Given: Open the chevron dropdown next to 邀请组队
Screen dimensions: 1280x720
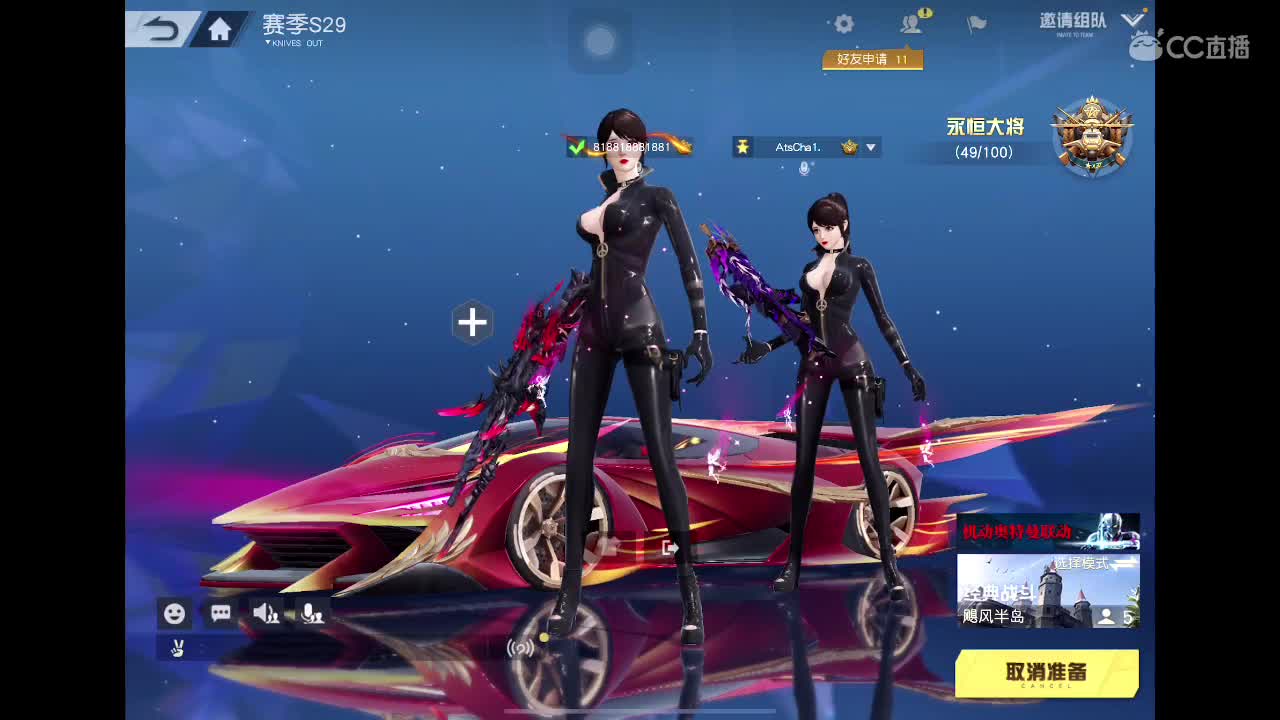Looking at the screenshot, I should coord(1132,20).
